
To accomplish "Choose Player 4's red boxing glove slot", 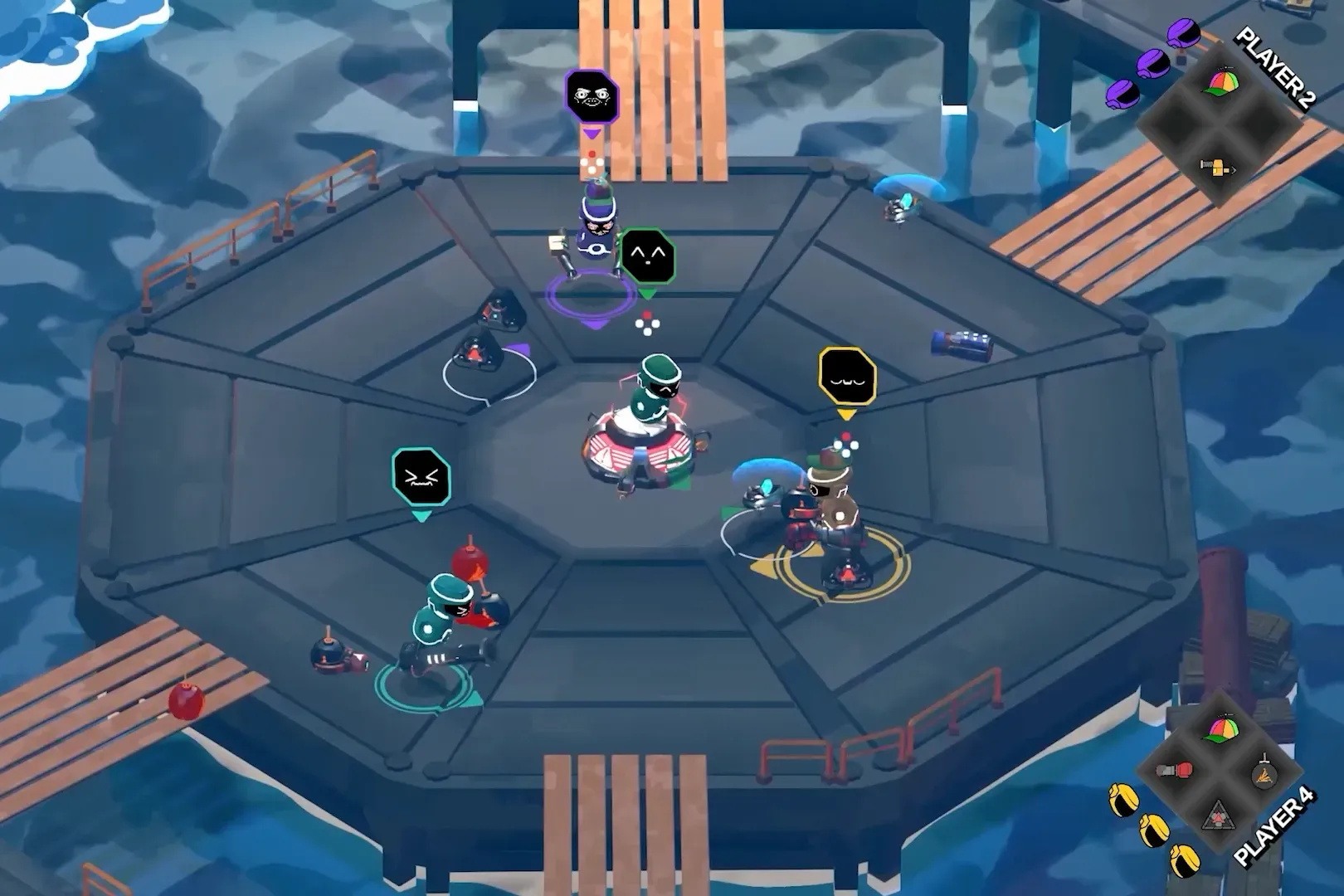I will pos(1174,772).
